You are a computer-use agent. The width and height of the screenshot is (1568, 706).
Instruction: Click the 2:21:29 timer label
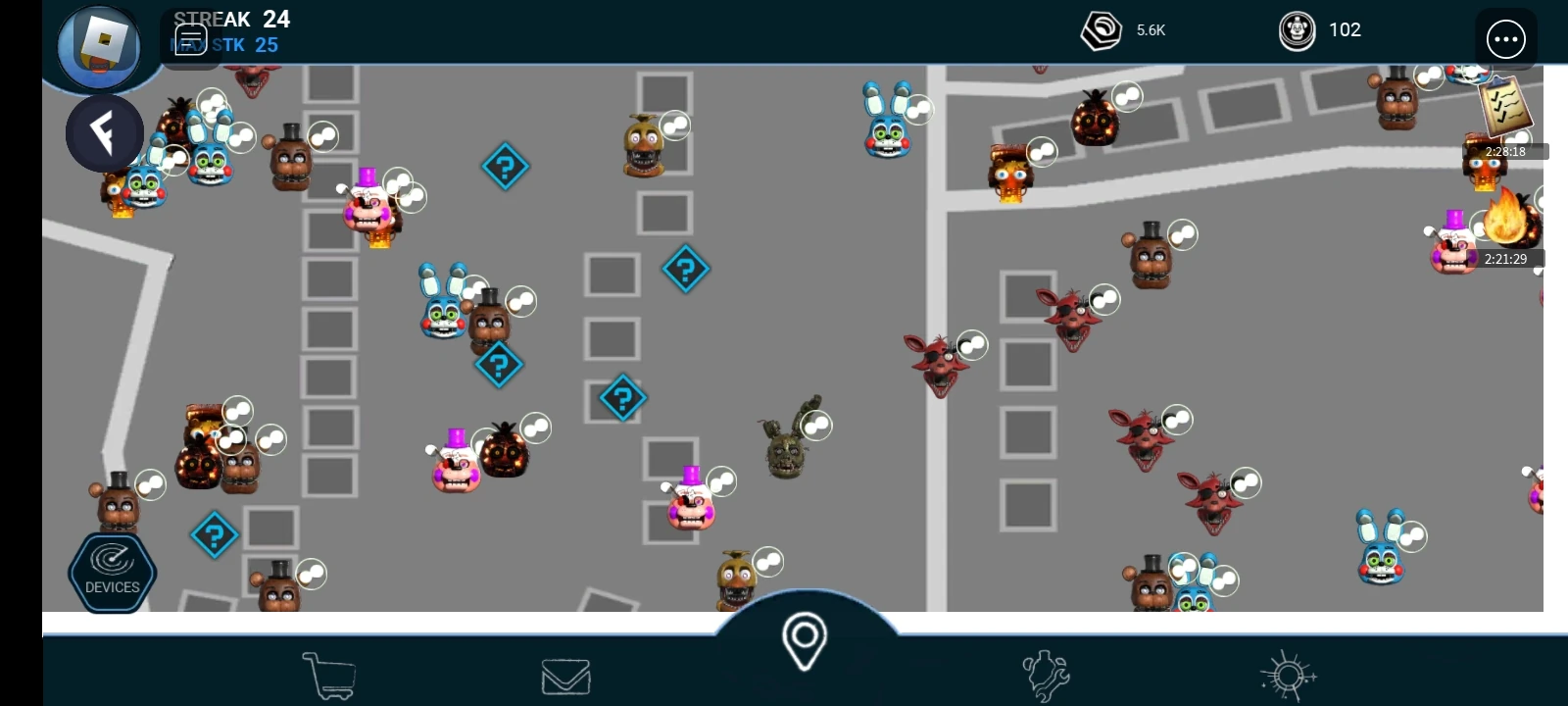pyautogui.click(x=1505, y=259)
